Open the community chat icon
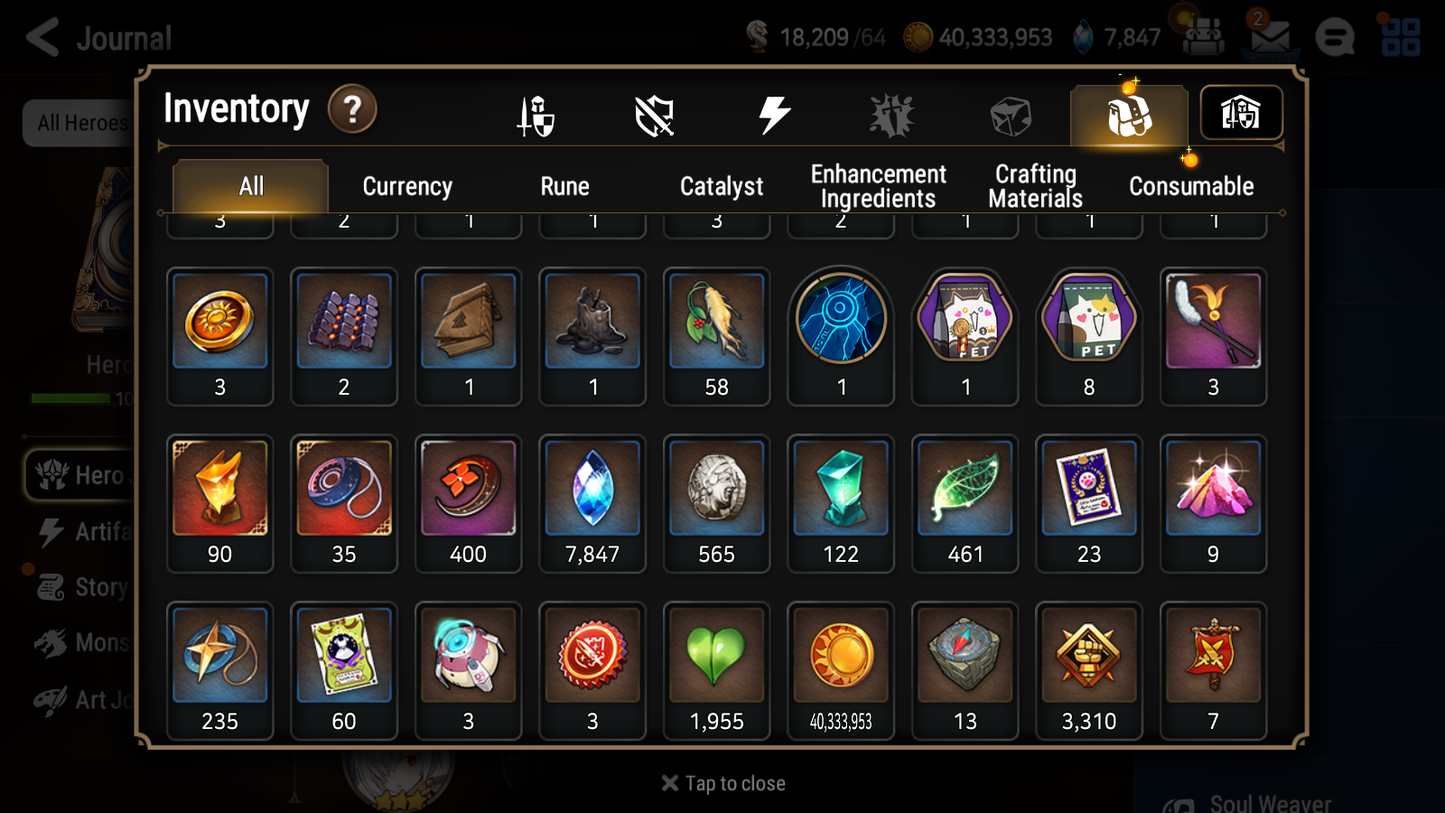The width and height of the screenshot is (1445, 813). (x=1334, y=37)
